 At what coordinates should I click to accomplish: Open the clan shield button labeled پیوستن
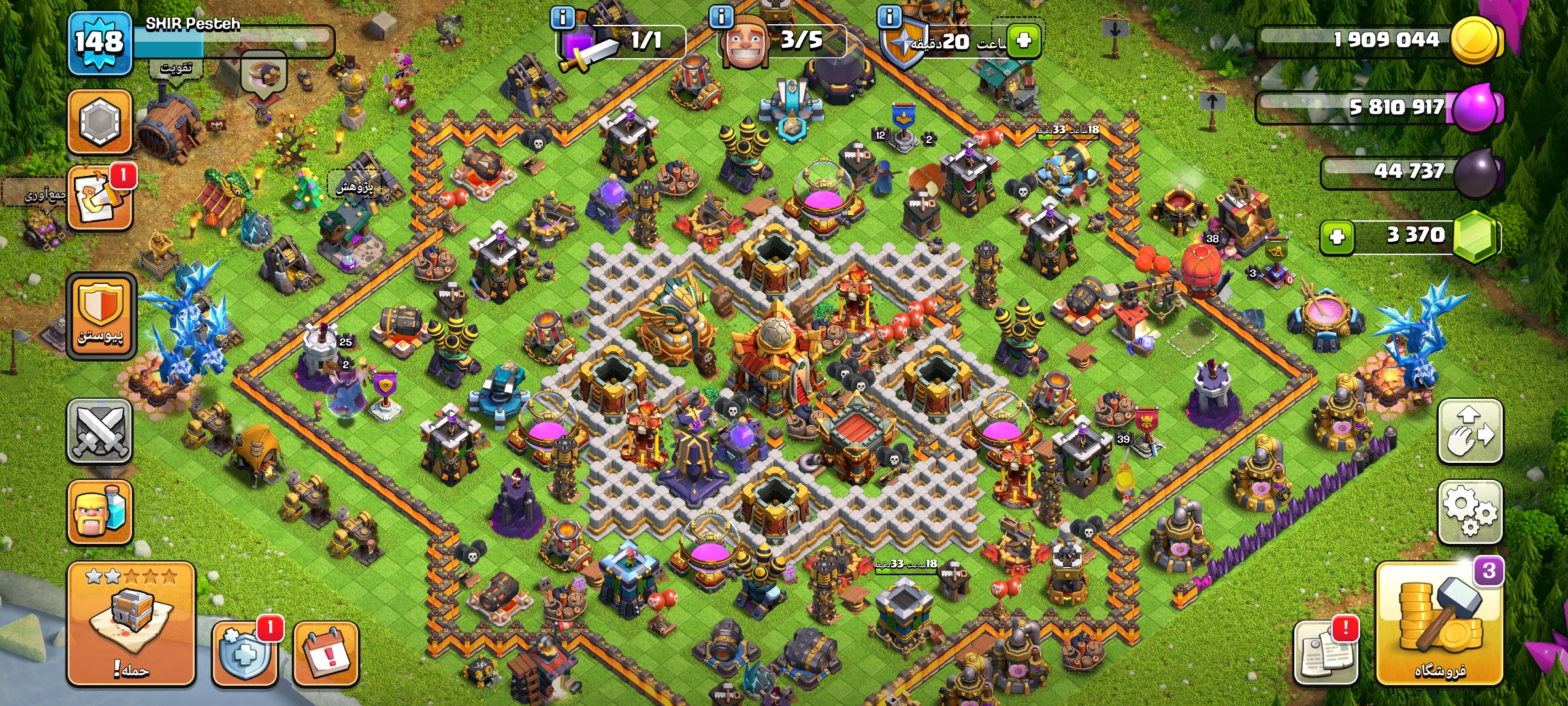pyautogui.click(x=101, y=316)
